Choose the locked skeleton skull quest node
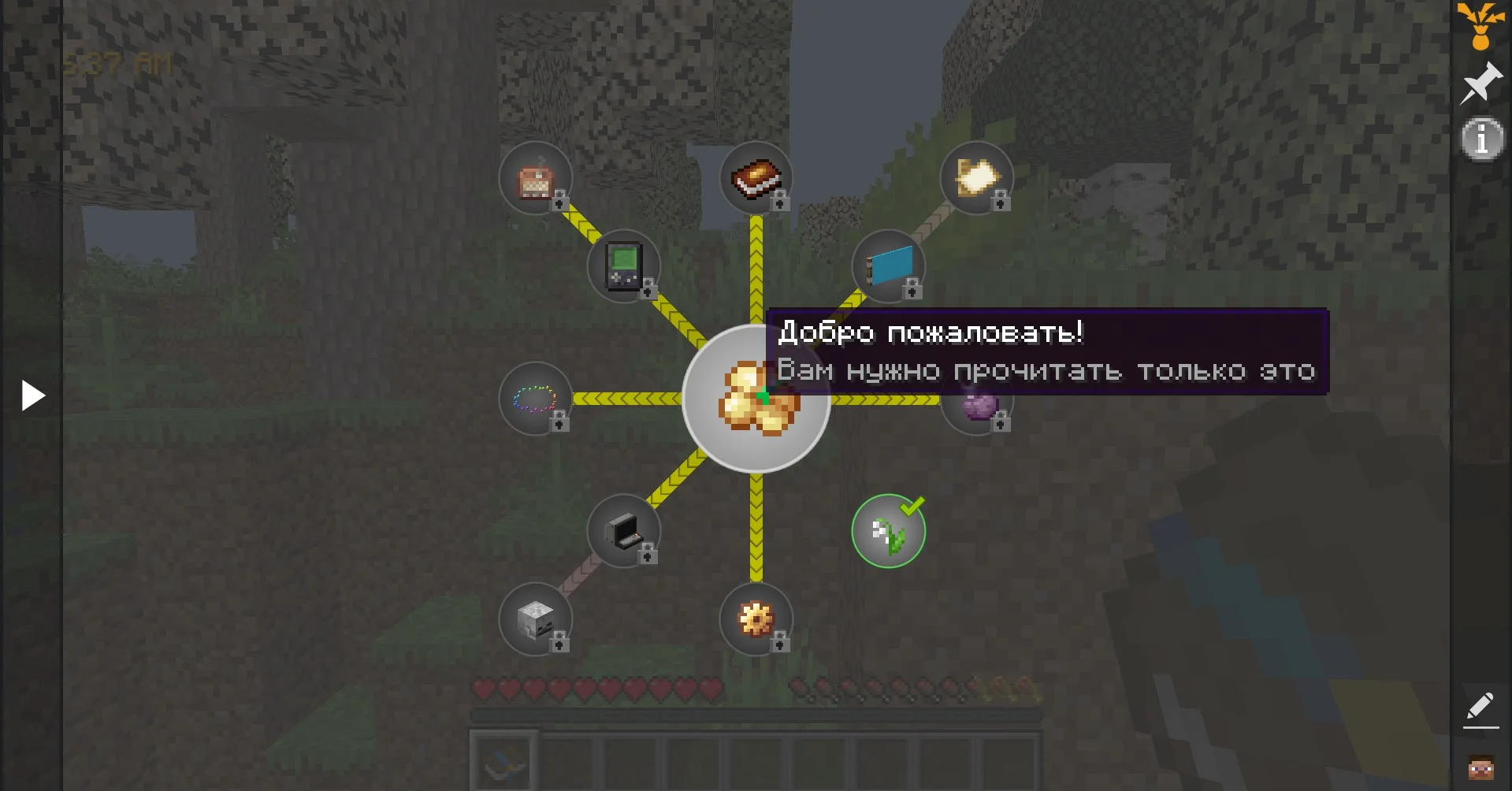 pyautogui.click(x=535, y=619)
